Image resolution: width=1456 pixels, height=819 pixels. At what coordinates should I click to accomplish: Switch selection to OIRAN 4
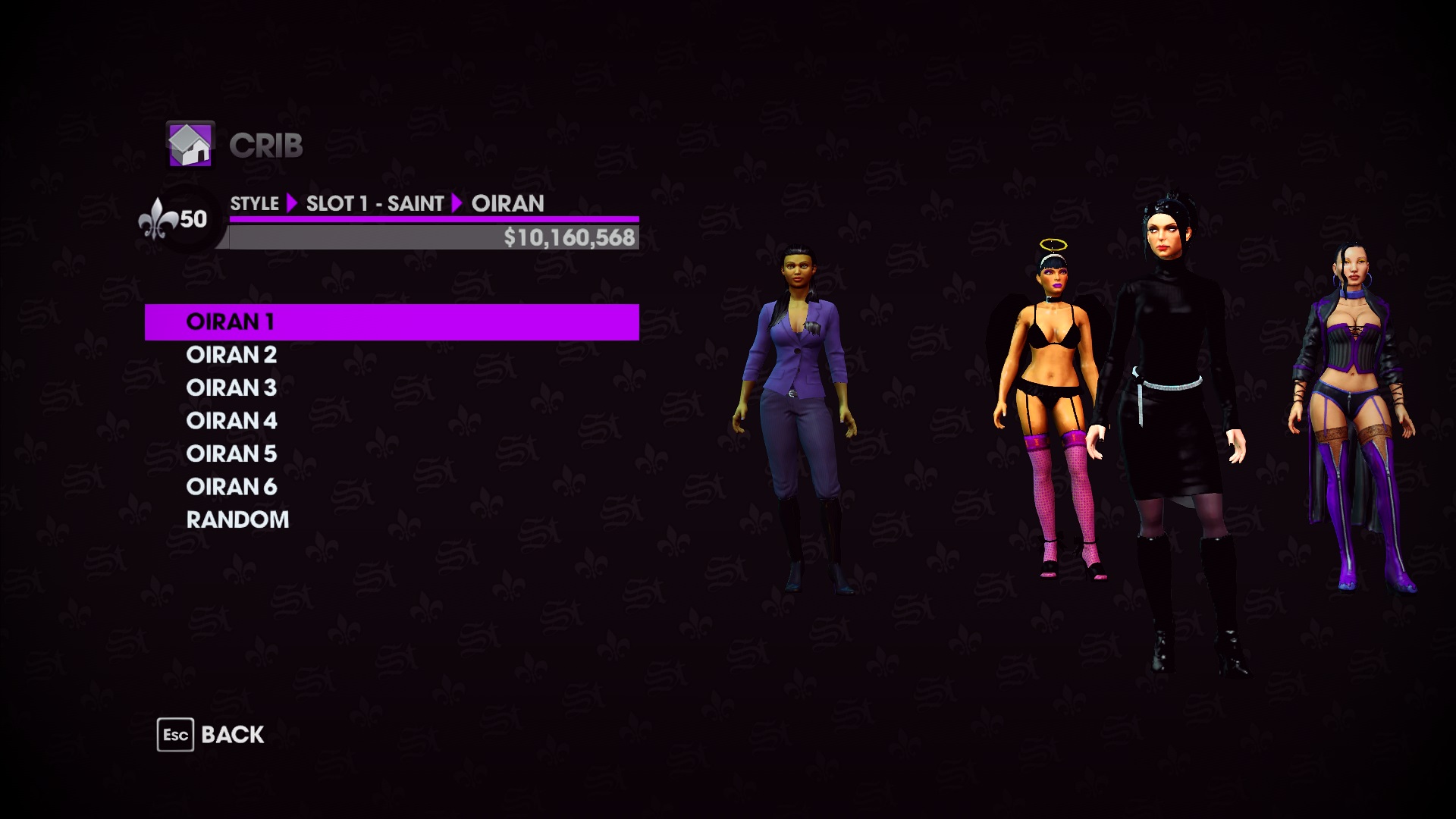pos(232,421)
